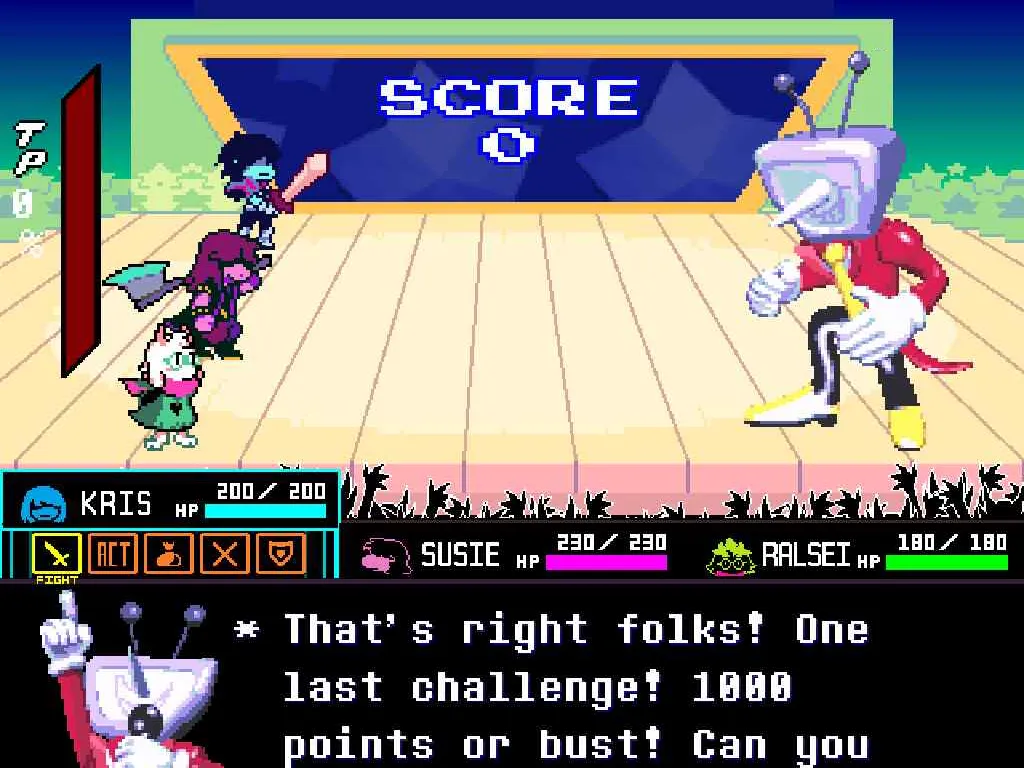1024x768 pixels.
Task: Select the FIGHT sword command
Action: pos(56,552)
